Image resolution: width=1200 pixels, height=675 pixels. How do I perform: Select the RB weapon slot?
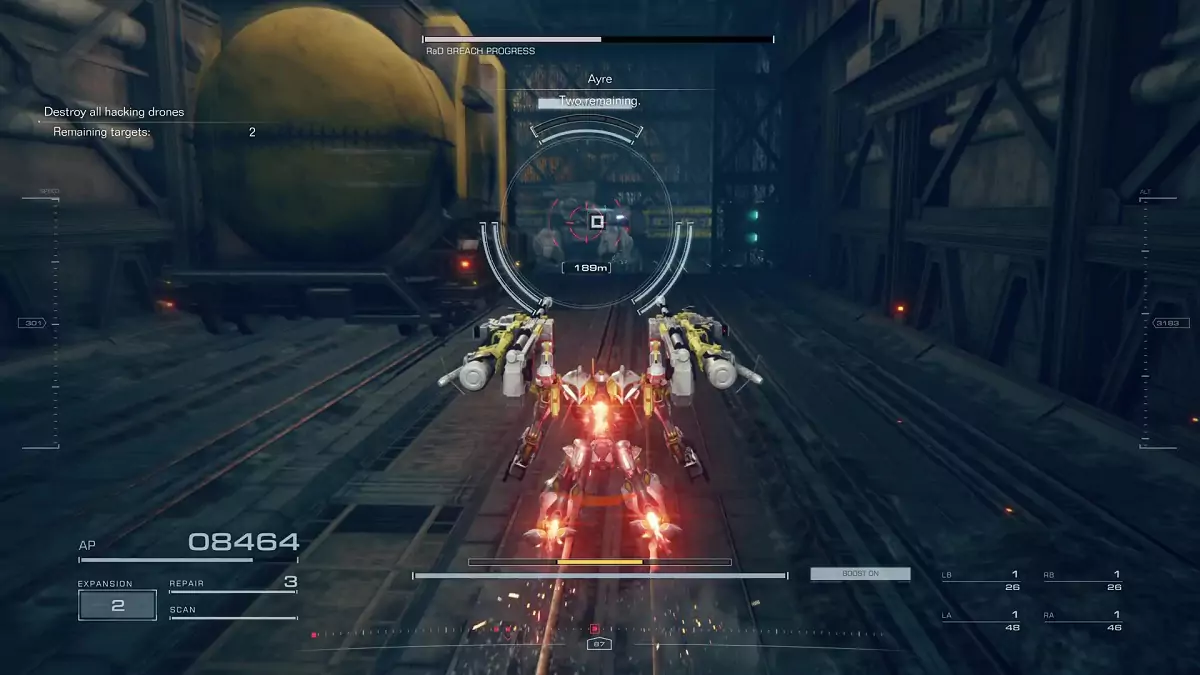[x=1082, y=581]
